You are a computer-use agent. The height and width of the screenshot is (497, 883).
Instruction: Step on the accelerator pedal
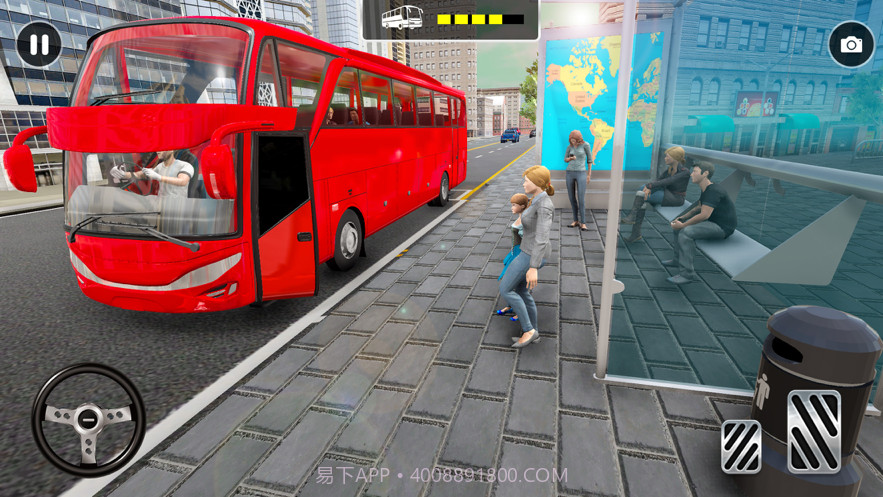point(813,431)
